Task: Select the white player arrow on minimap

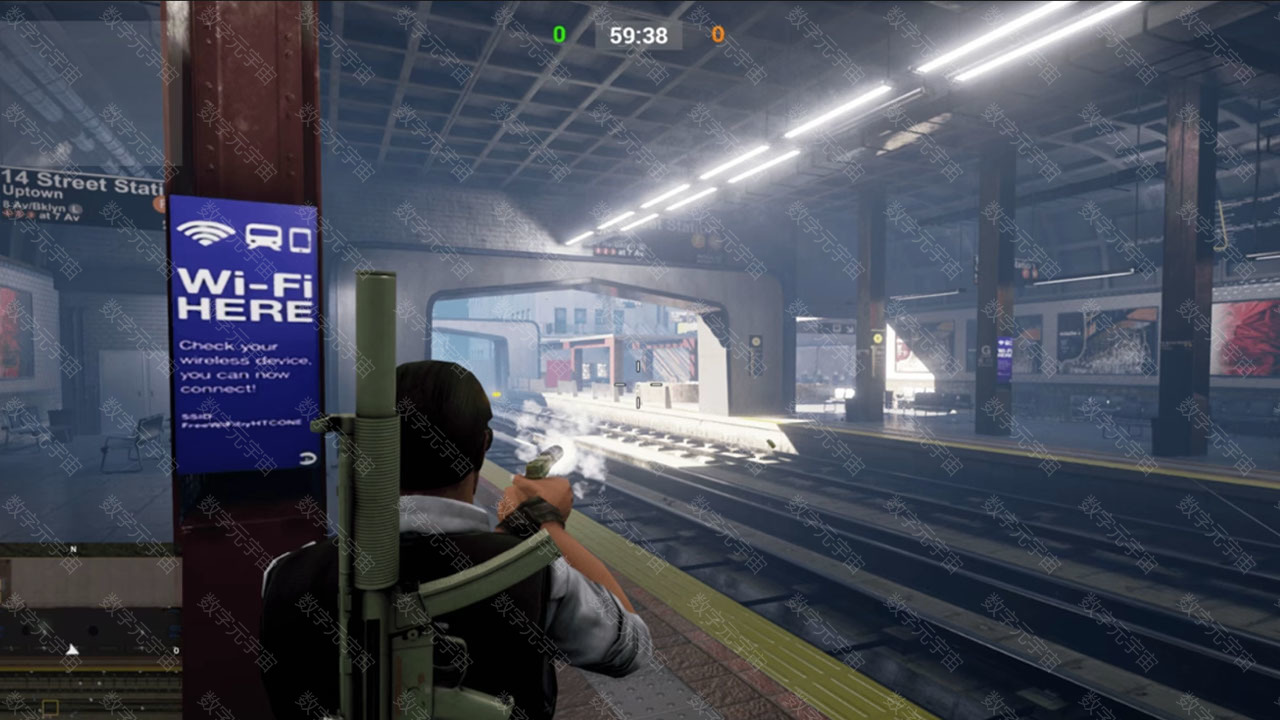Action: pos(72,650)
